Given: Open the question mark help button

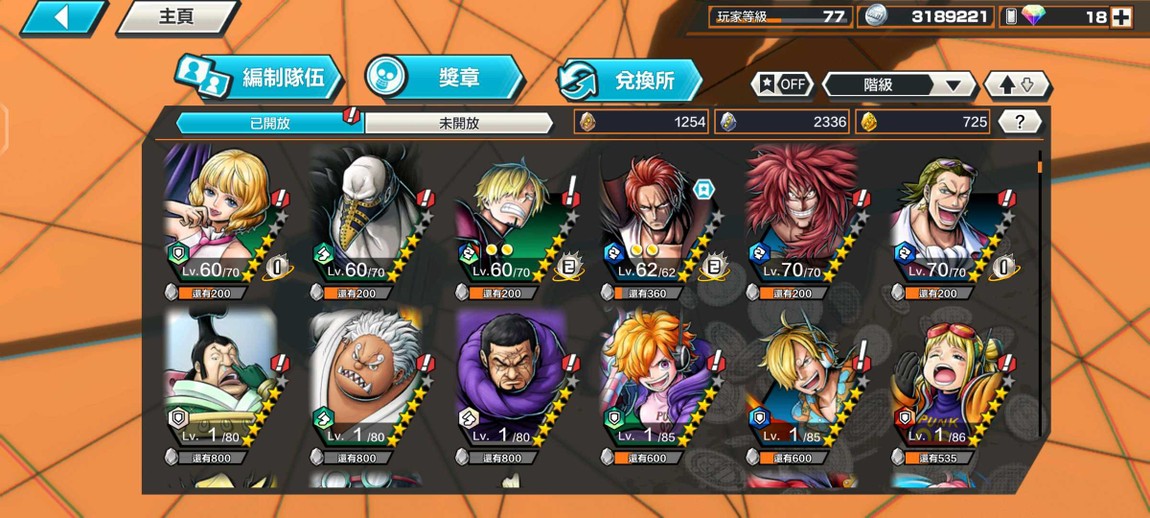Looking at the screenshot, I should pyautogui.click(x=1019, y=122).
